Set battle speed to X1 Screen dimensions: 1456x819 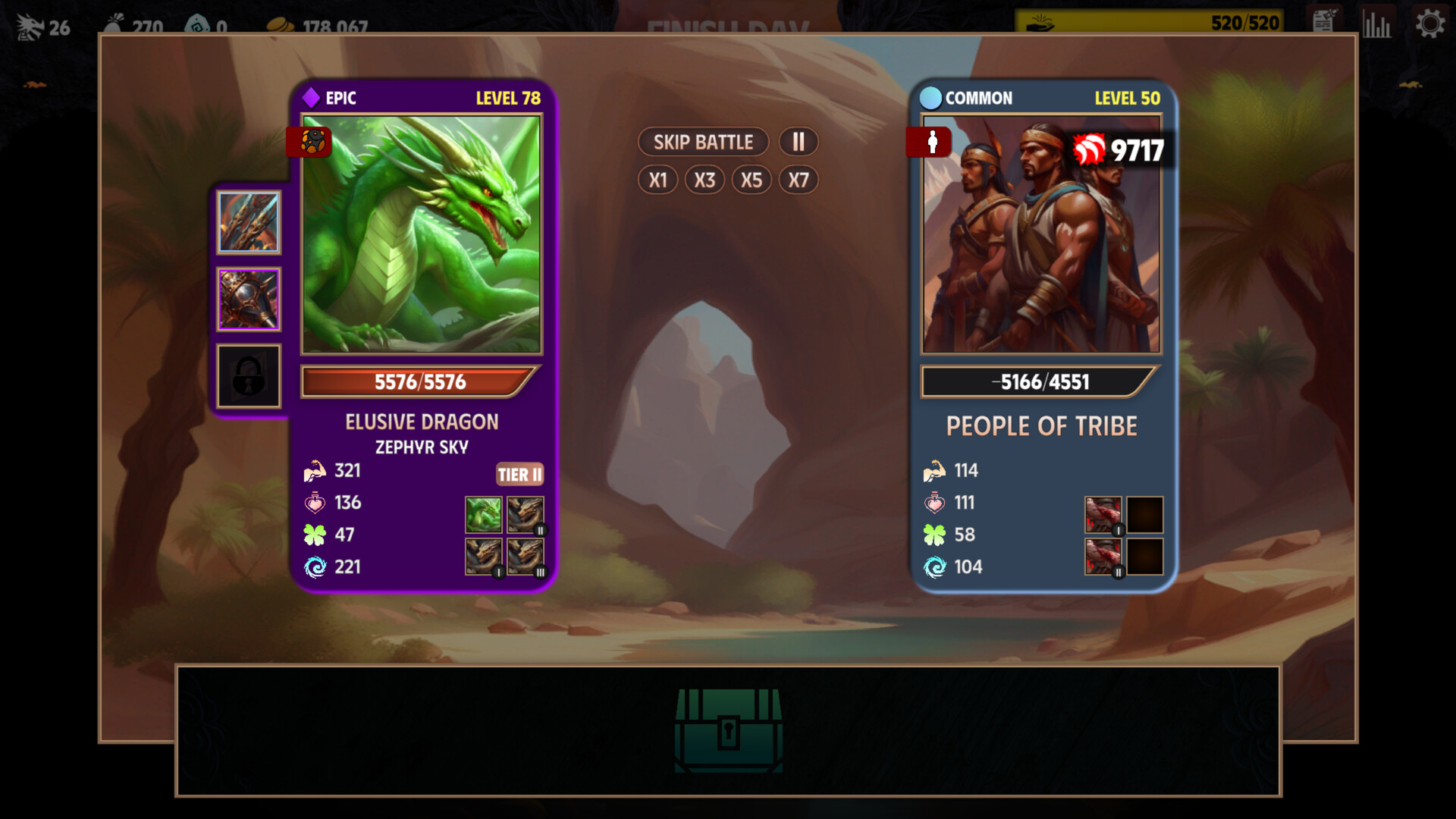[657, 180]
